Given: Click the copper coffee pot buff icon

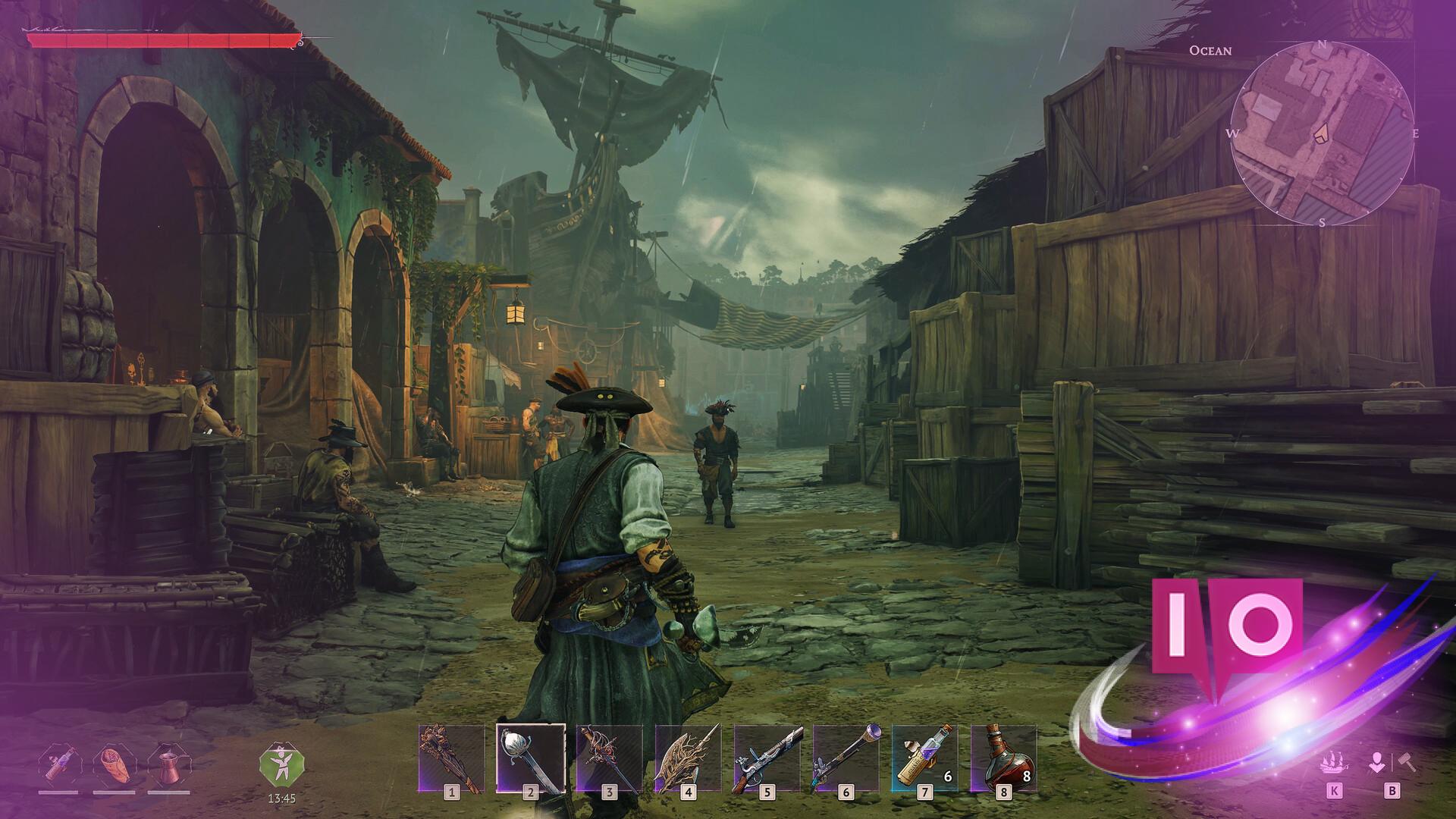Looking at the screenshot, I should (x=168, y=764).
